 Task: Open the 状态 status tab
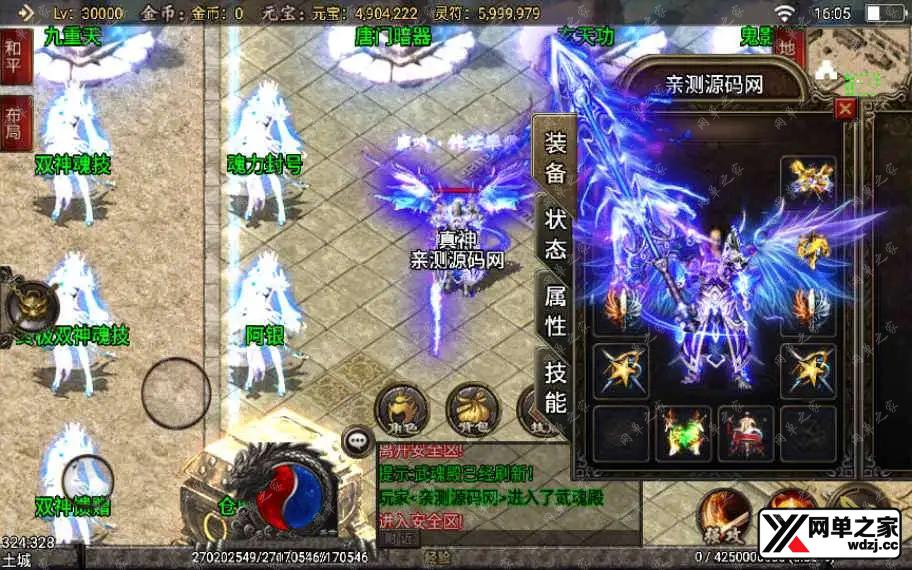[555, 234]
